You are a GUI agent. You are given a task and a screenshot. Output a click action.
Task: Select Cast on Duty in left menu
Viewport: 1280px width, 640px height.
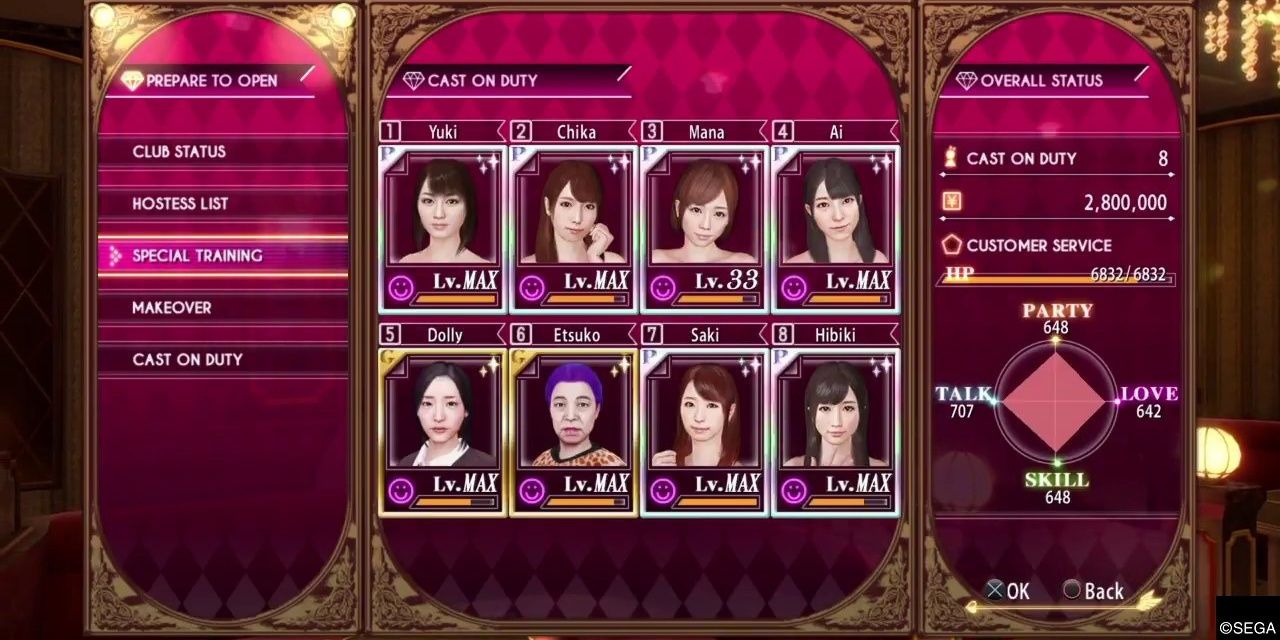[x=188, y=360]
